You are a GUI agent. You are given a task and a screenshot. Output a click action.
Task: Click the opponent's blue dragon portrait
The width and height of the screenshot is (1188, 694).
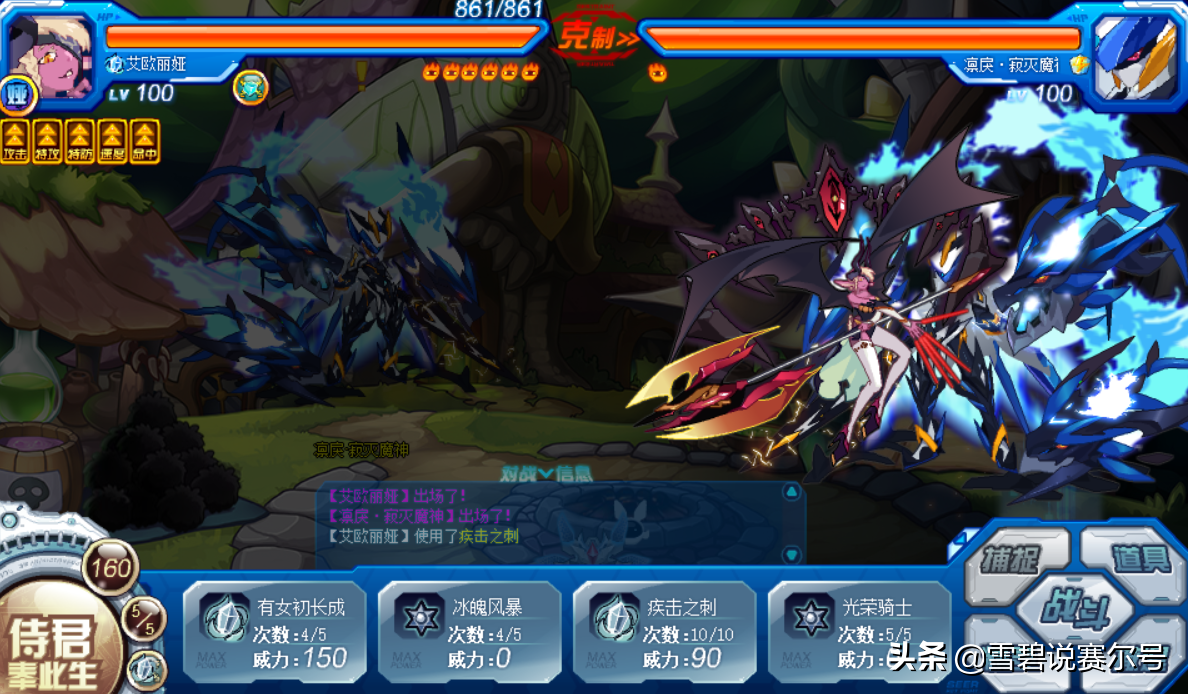pos(1134,50)
